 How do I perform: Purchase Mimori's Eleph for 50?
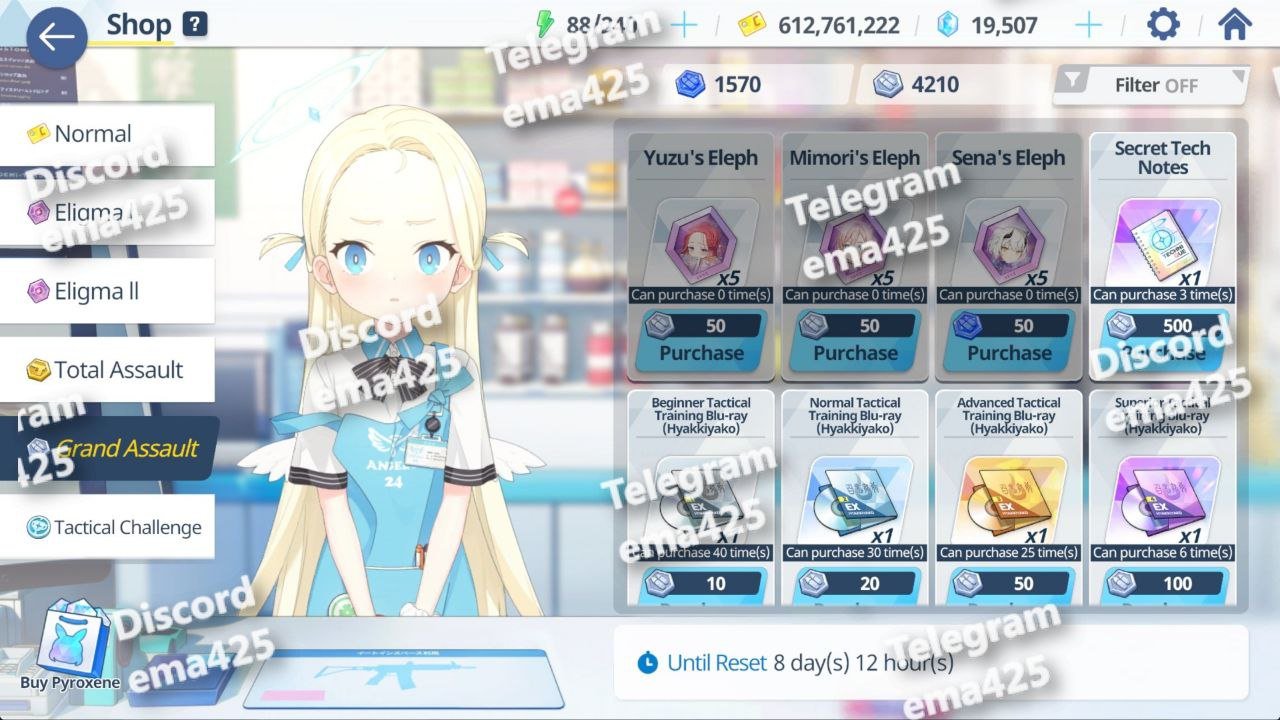coord(855,341)
